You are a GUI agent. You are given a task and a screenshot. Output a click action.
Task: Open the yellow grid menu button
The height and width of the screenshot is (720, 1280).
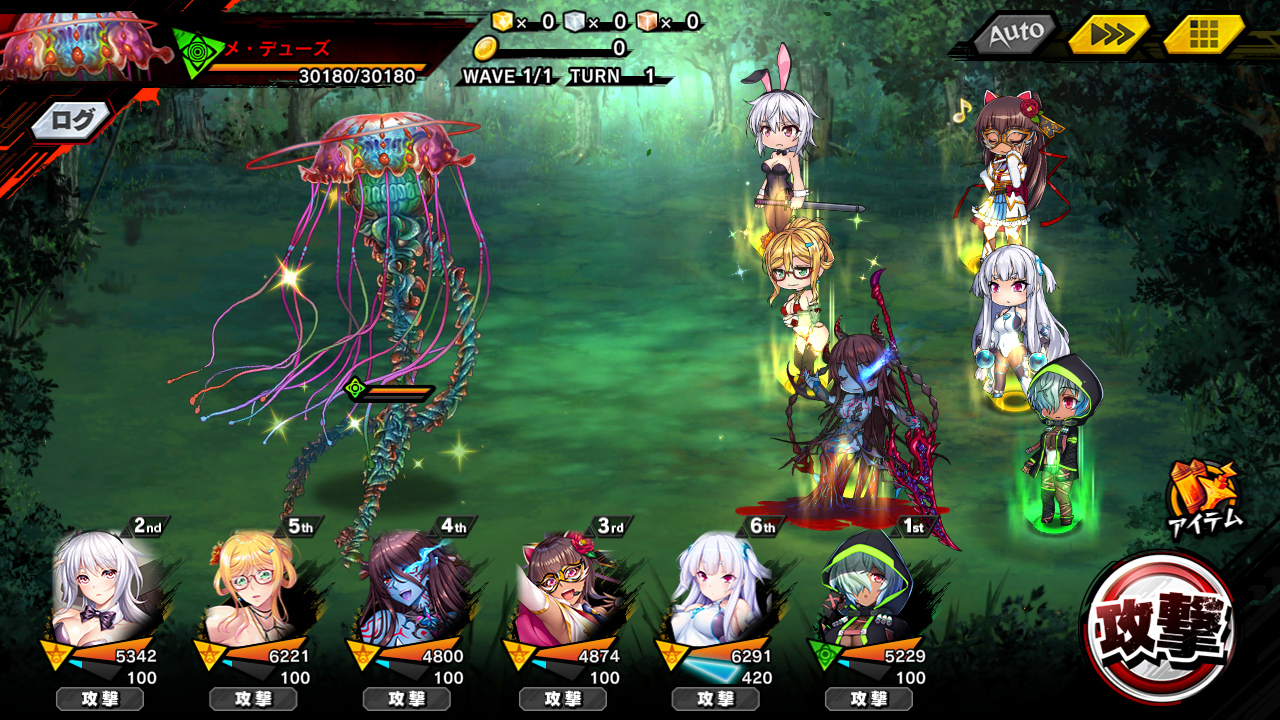pyautogui.click(x=1203, y=35)
